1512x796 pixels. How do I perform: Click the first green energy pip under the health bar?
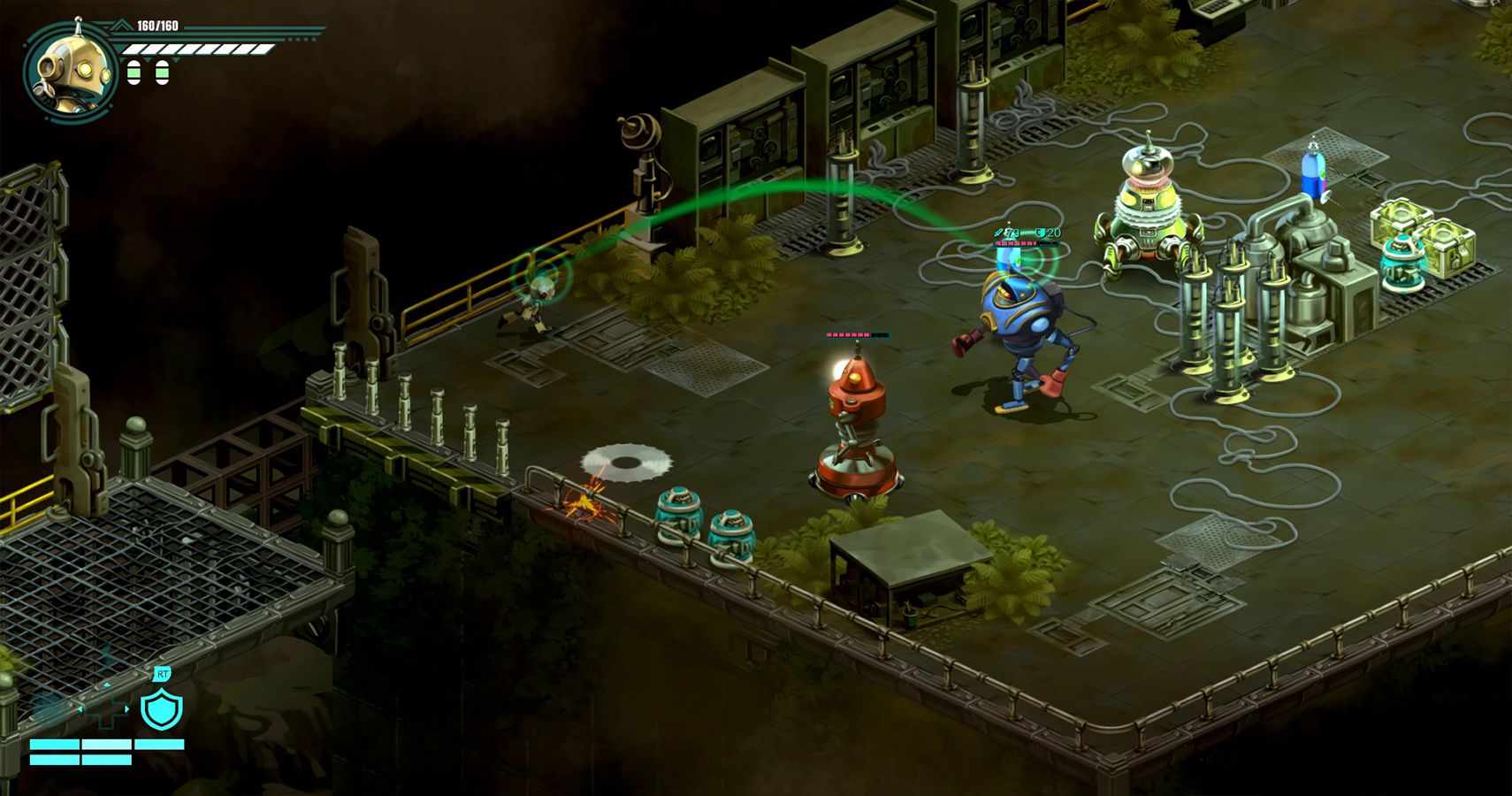coord(134,73)
